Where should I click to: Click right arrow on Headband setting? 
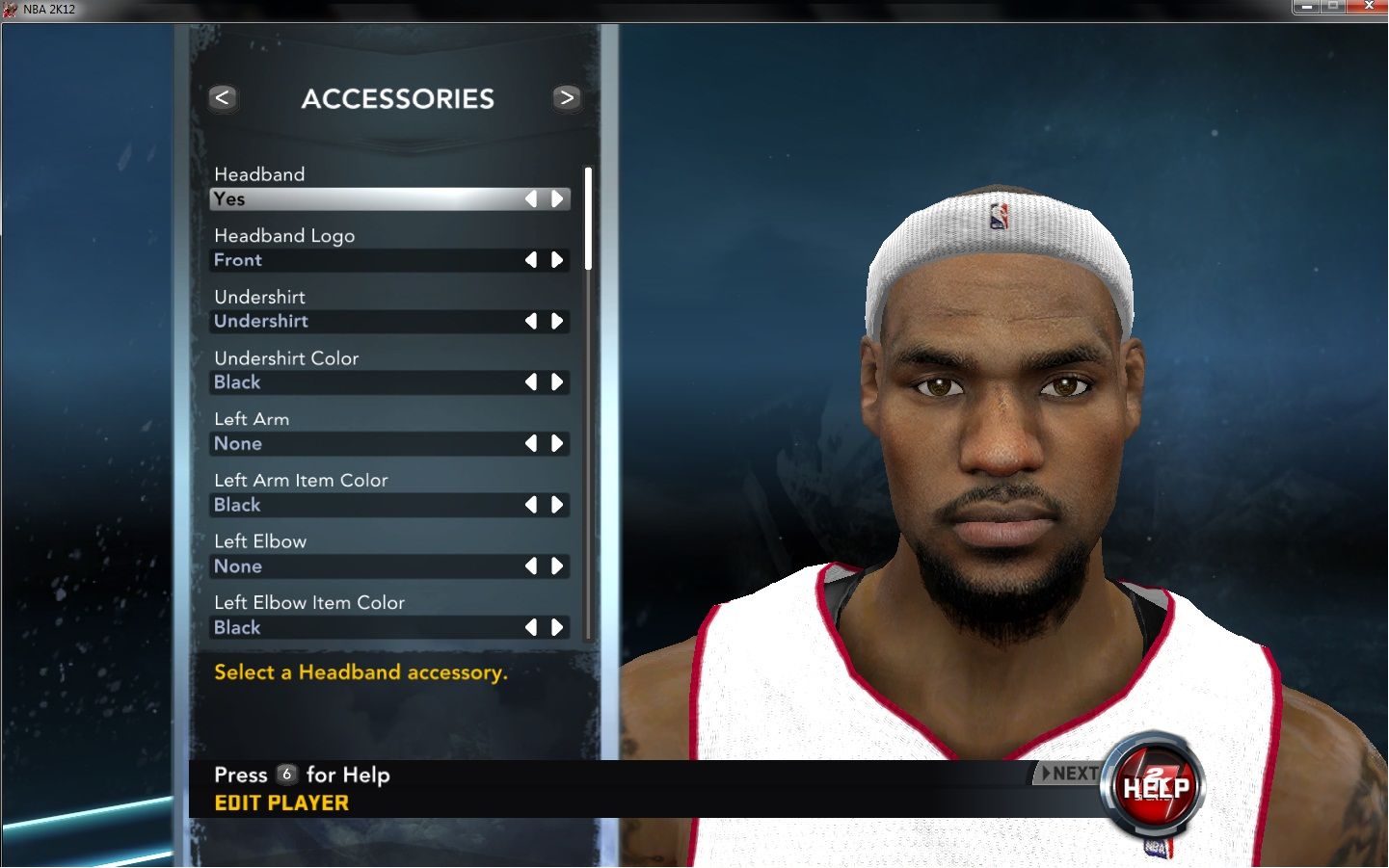point(557,199)
